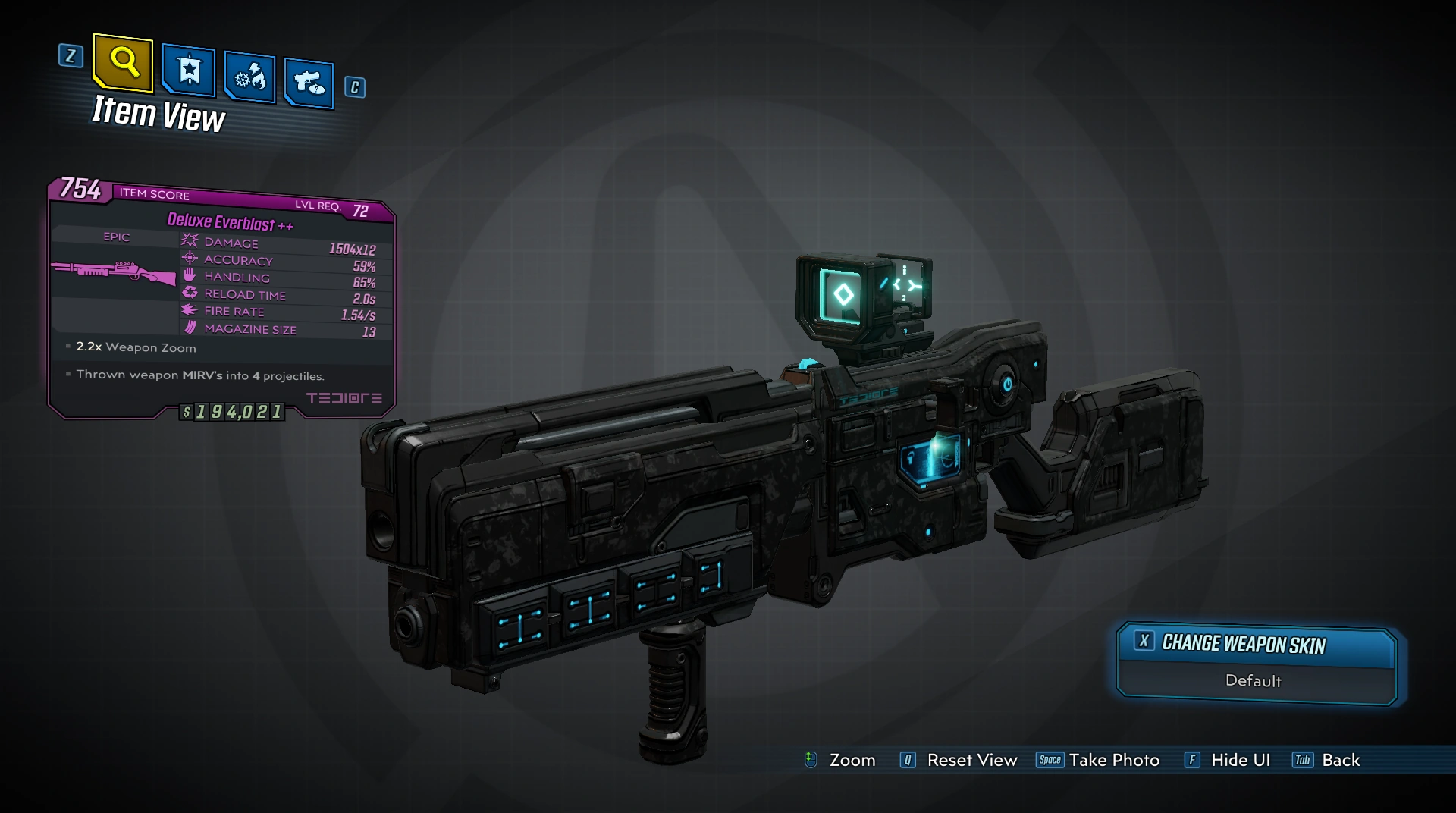Take Photo of the weapon
This screenshot has width=1456, height=813.
point(1099,760)
